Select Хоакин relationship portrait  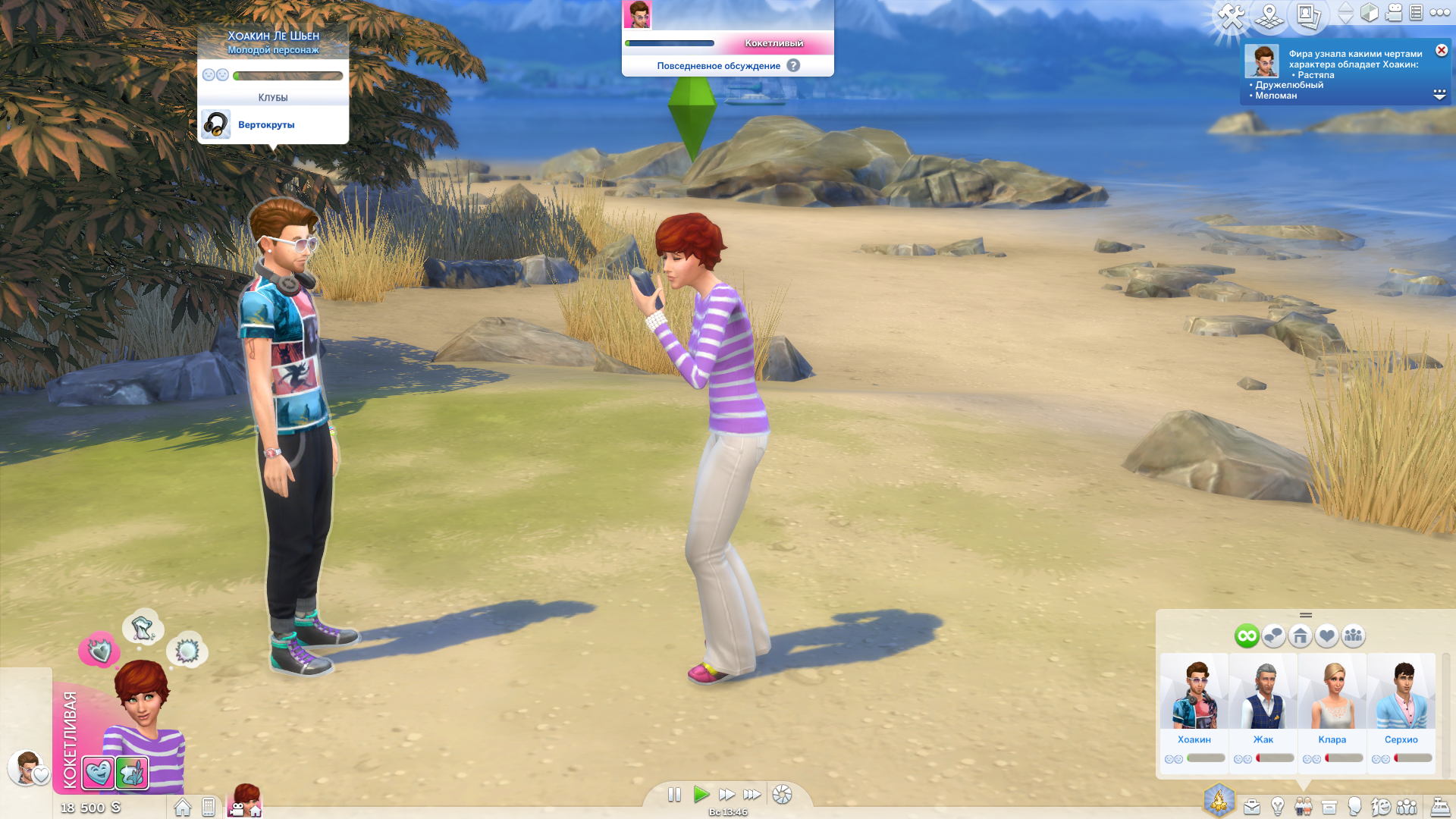[1194, 692]
